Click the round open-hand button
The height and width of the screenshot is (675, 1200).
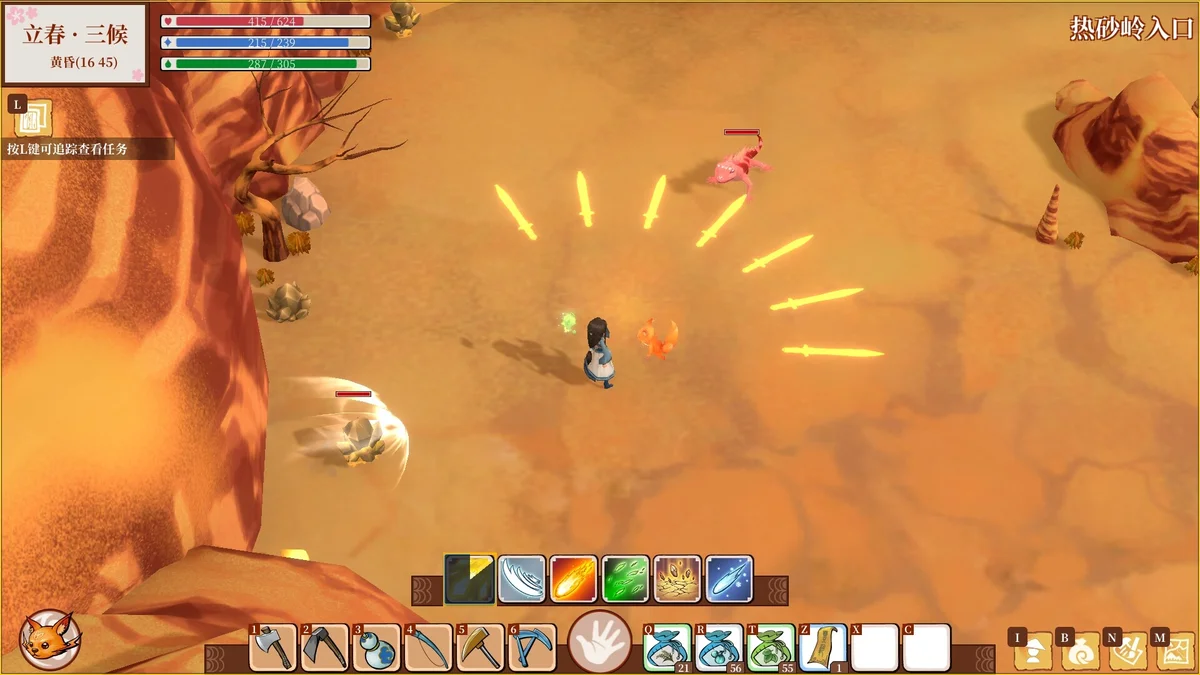coord(600,641)
